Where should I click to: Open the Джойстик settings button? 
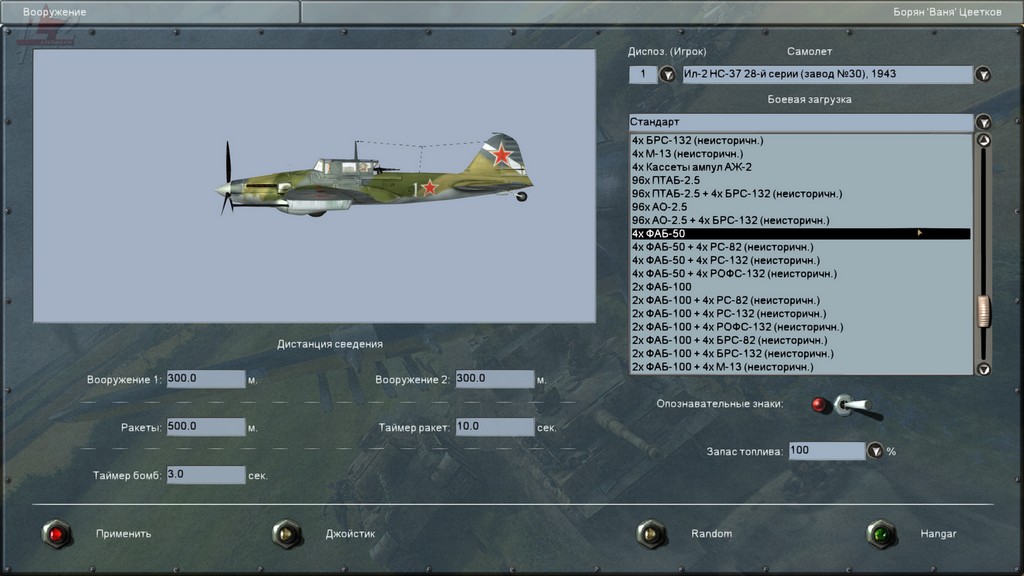click(x=287, y=535)
